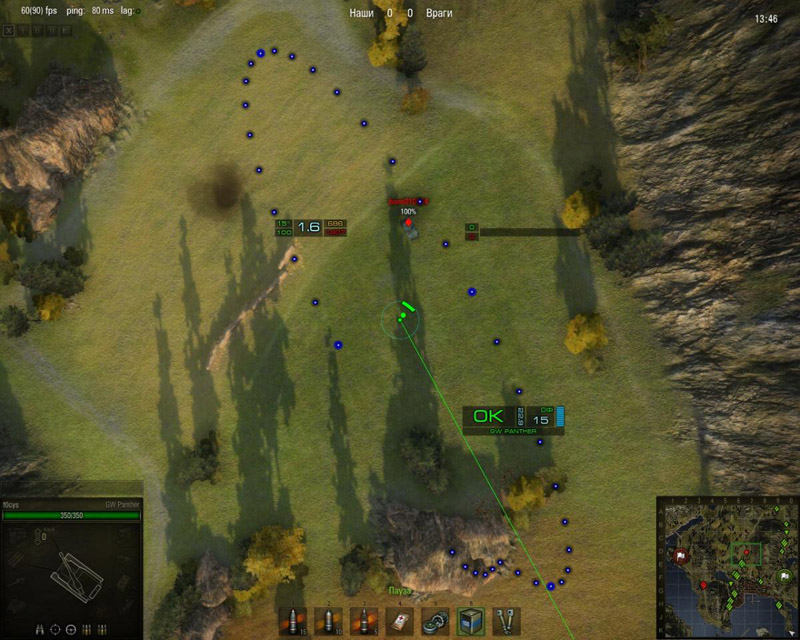Click the wrench tools equipment slot

click(506, 621)
